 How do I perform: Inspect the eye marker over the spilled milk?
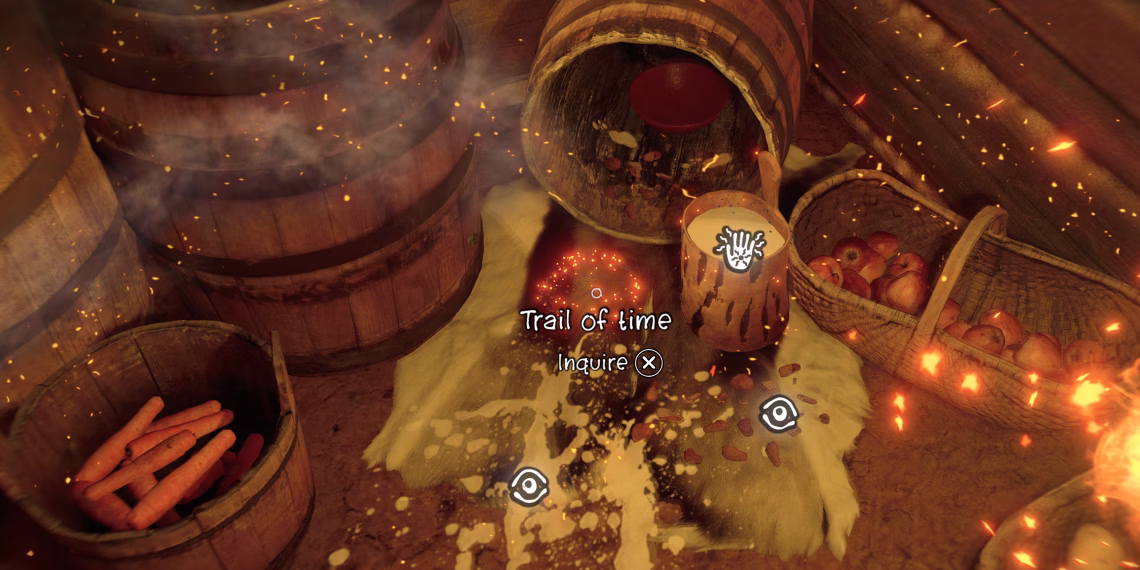529,487
